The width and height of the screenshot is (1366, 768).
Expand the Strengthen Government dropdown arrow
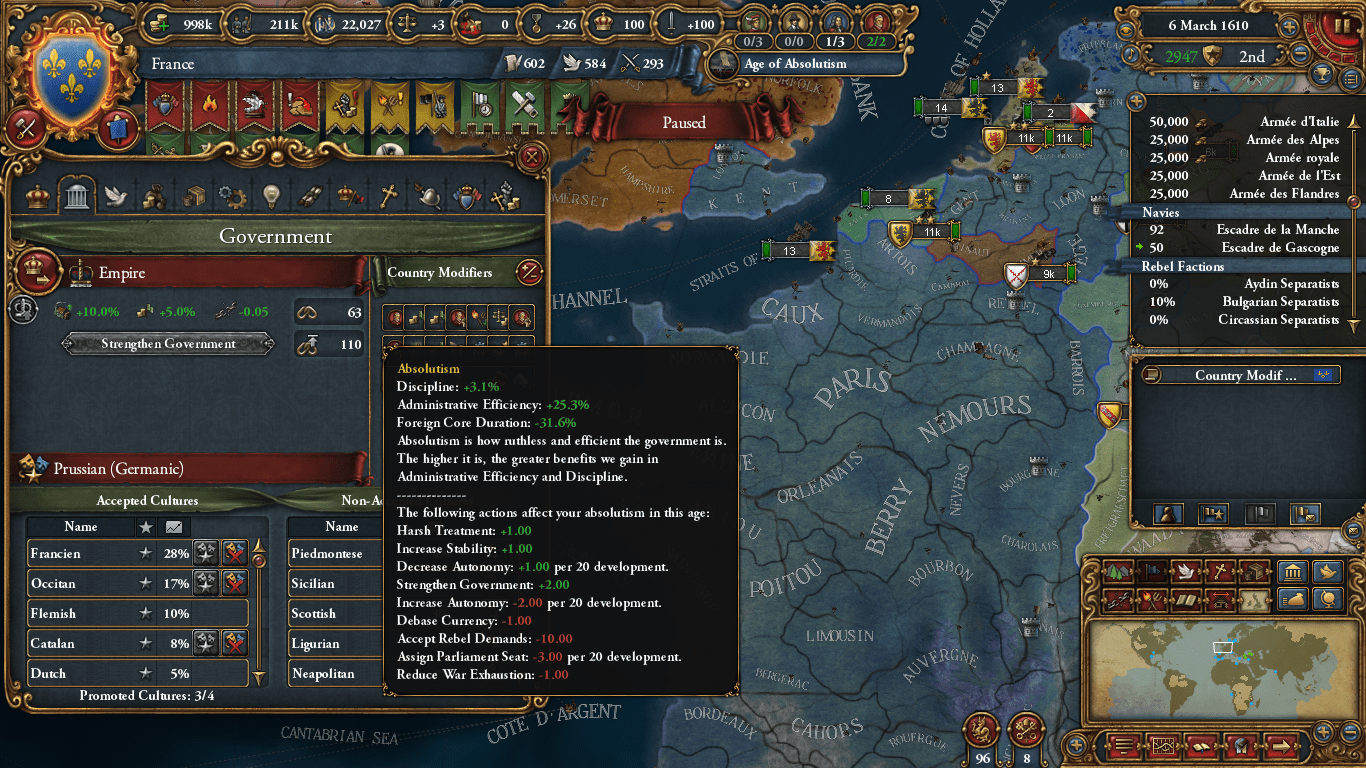268,343
